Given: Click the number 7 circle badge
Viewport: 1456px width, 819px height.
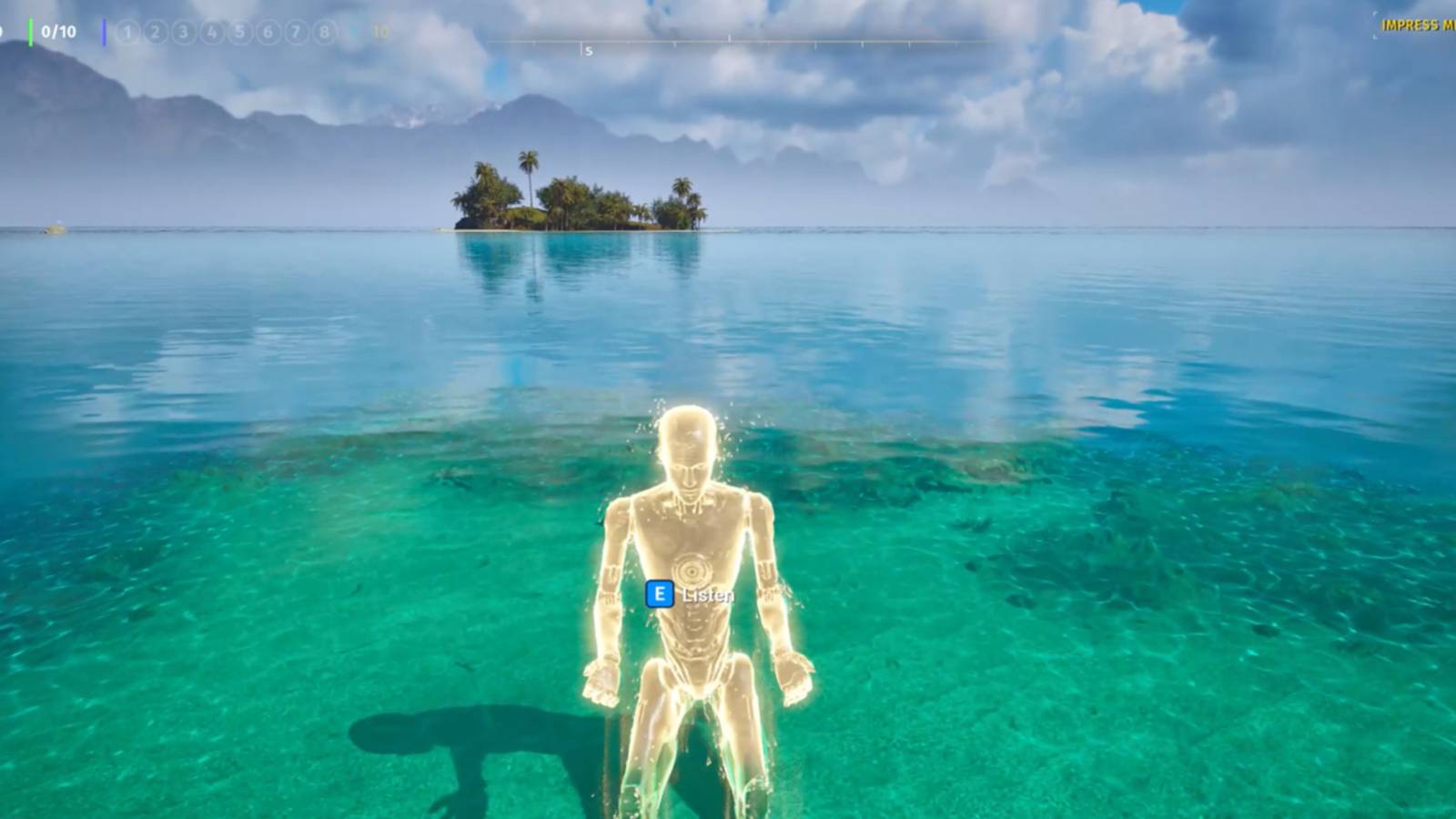Looking at the screenshot, I should coord(297,31).
